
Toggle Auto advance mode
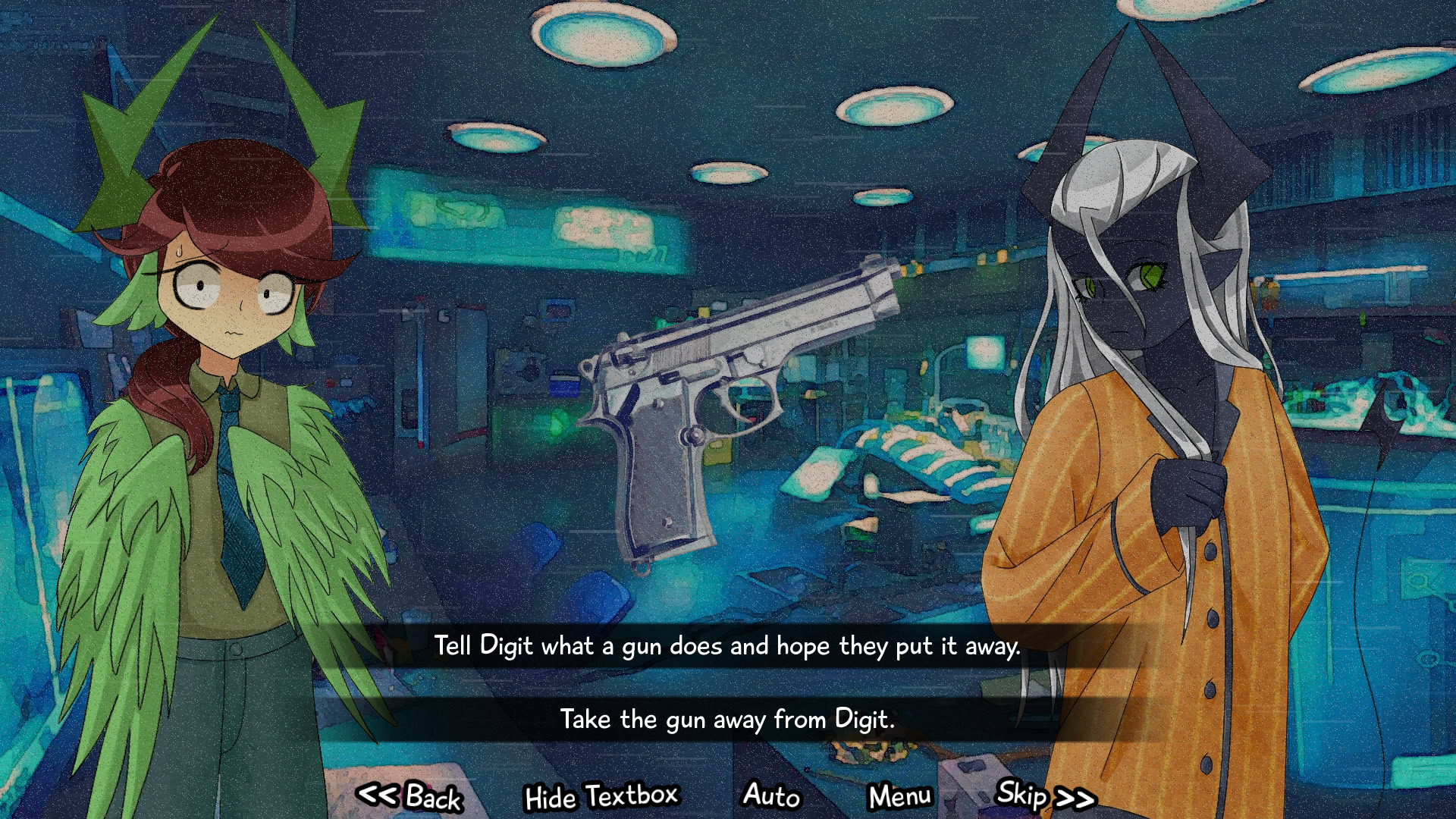[771, 795]
